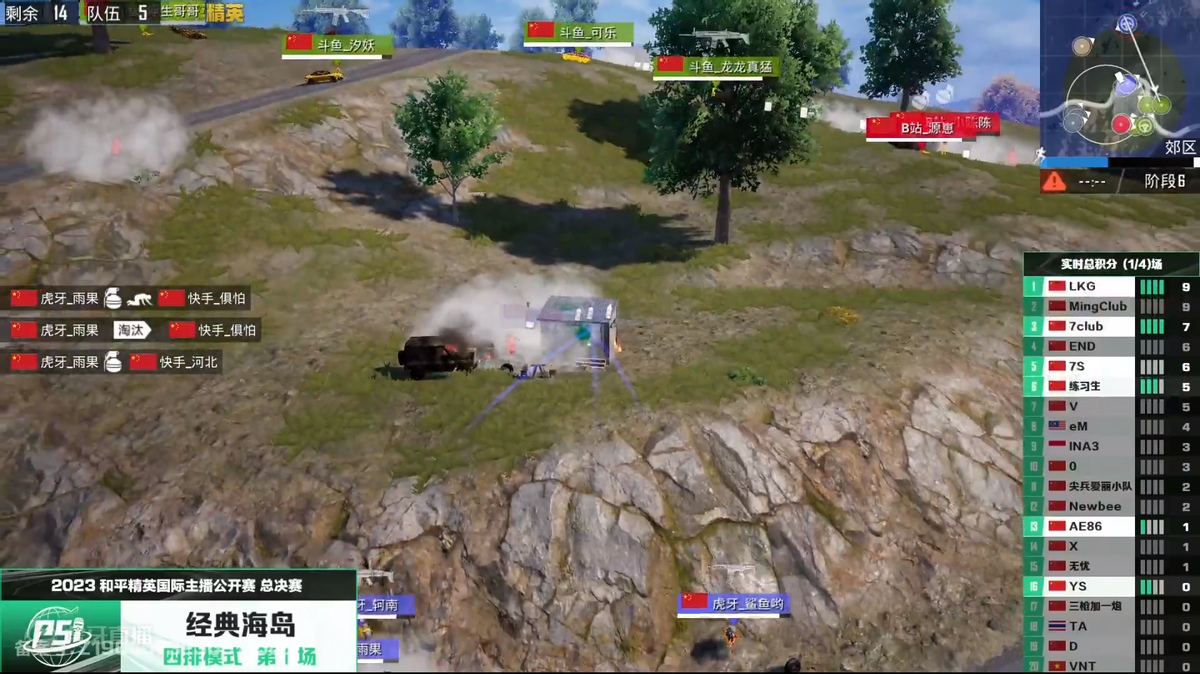This screenshot has height=674, width=1200.
Task: Select the 练习生 team row
Action: click(1110, 386)
